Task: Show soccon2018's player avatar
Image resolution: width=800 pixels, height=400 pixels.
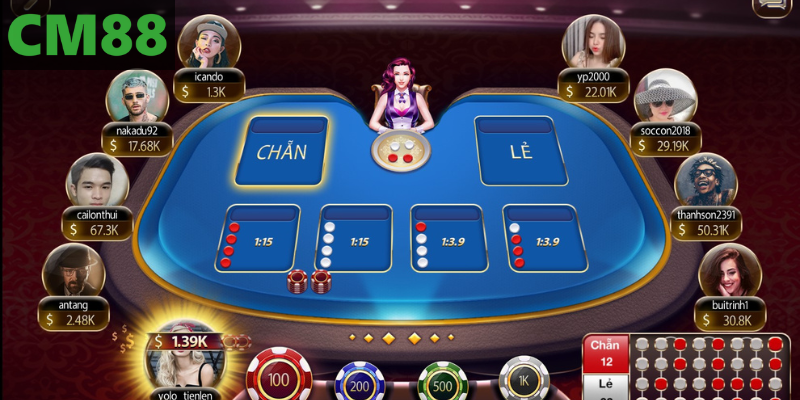Action: click(664, 97)
